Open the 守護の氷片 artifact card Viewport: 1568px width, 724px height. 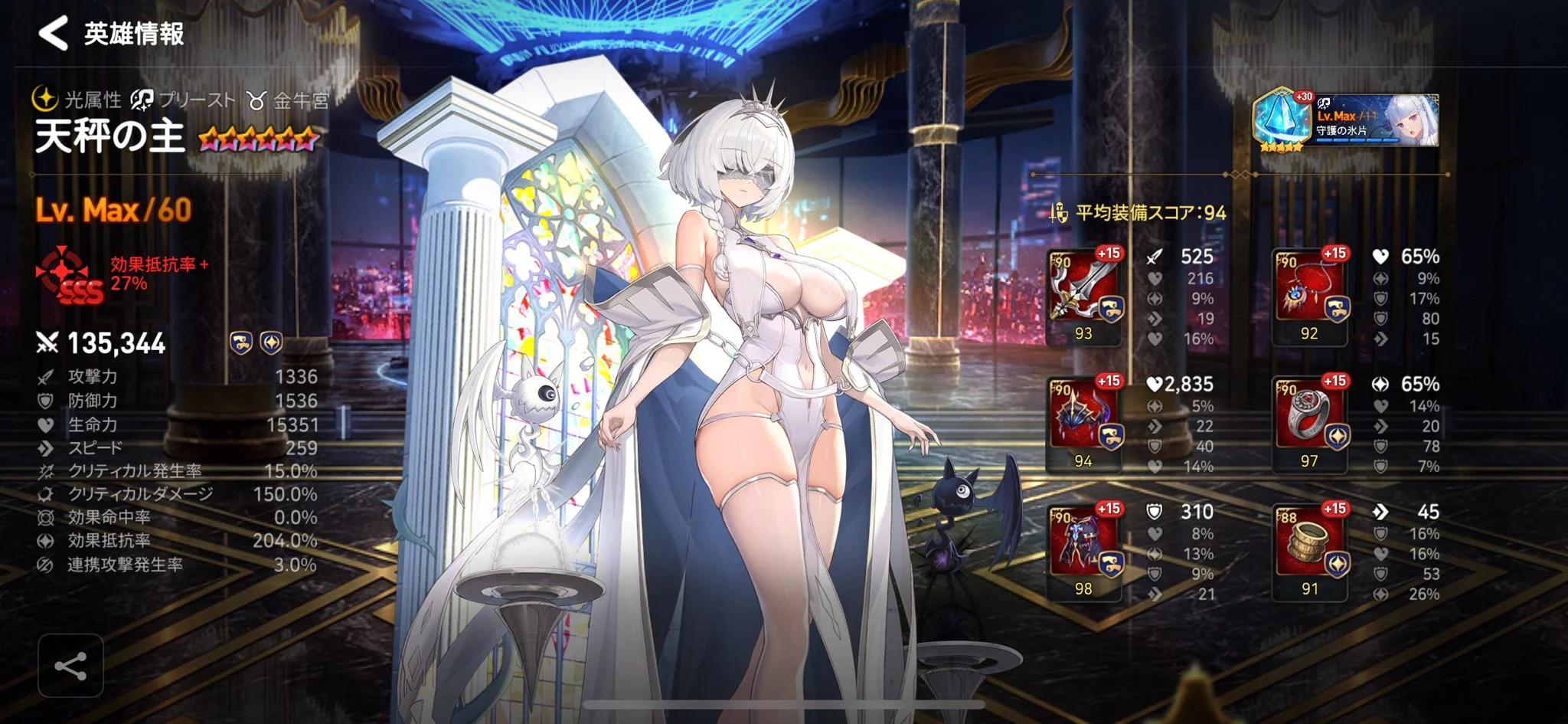point(1346,121)
